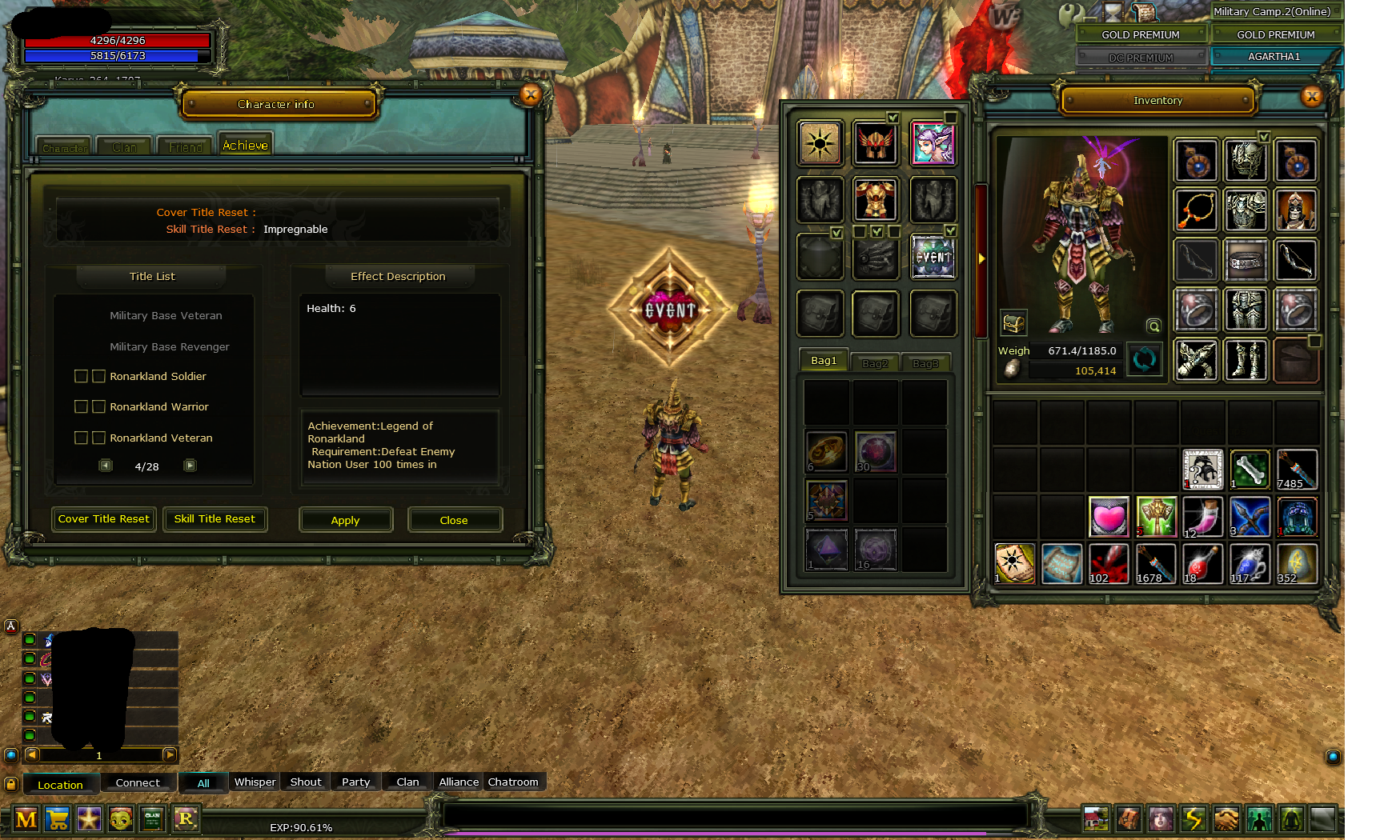Click the magnifier search icon under character preview
This screenshot has height=840, width=1400.
coord(1153,326)
